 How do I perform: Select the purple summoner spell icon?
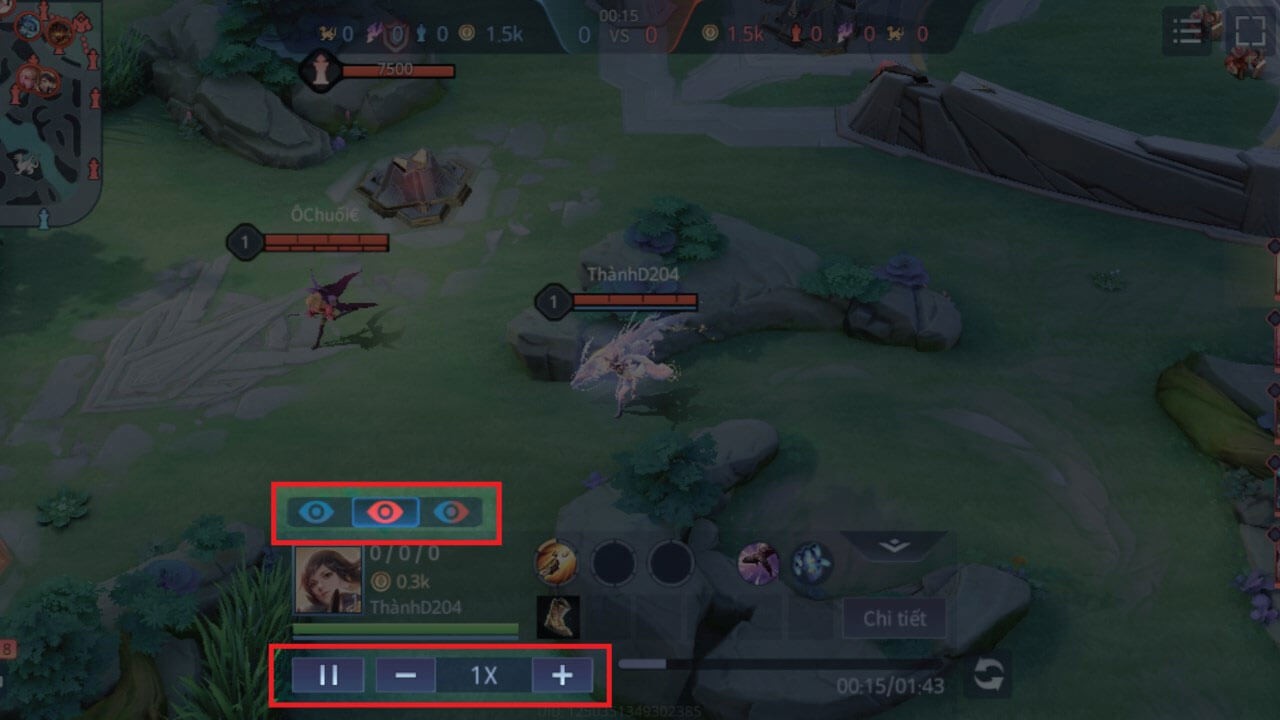tap(759, 564)
